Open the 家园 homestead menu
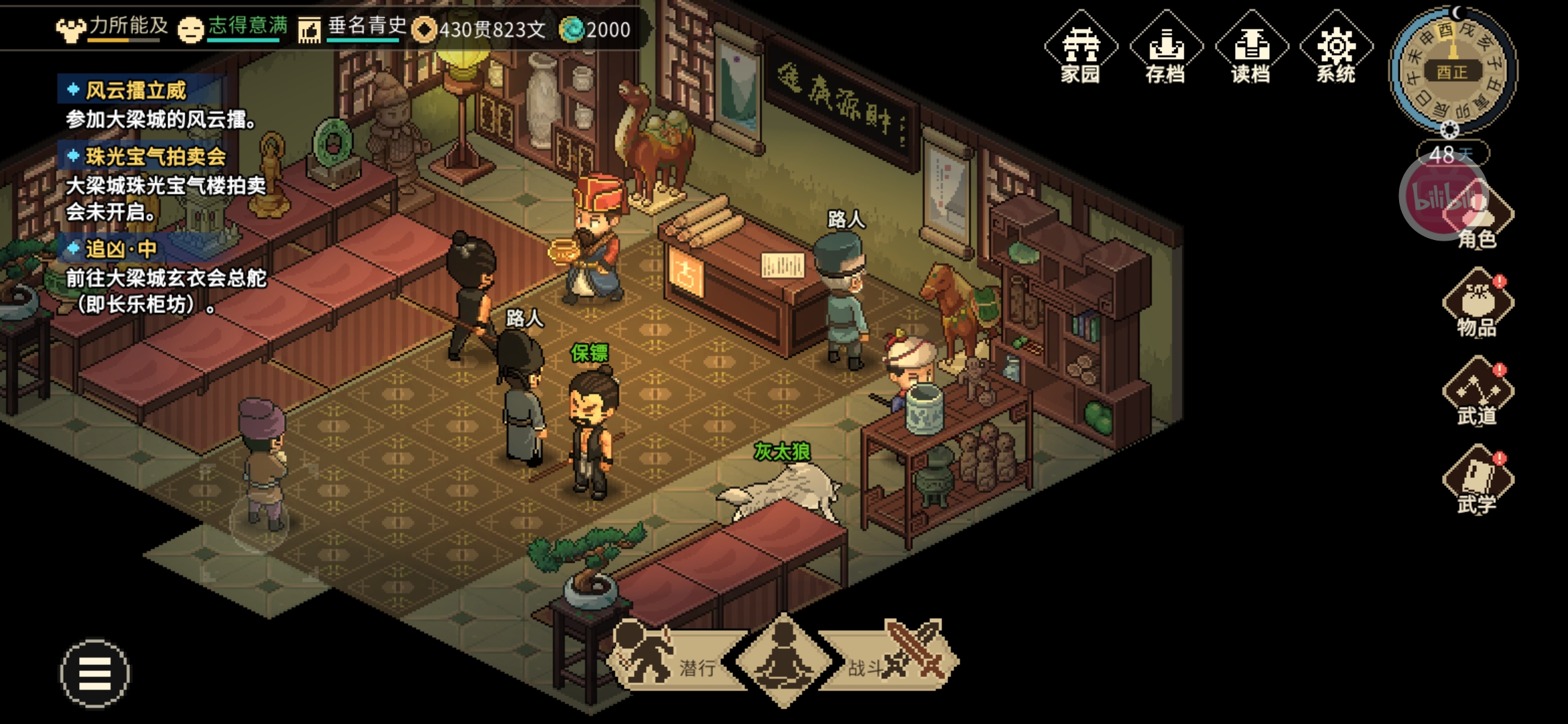 tap(1080, 48)
